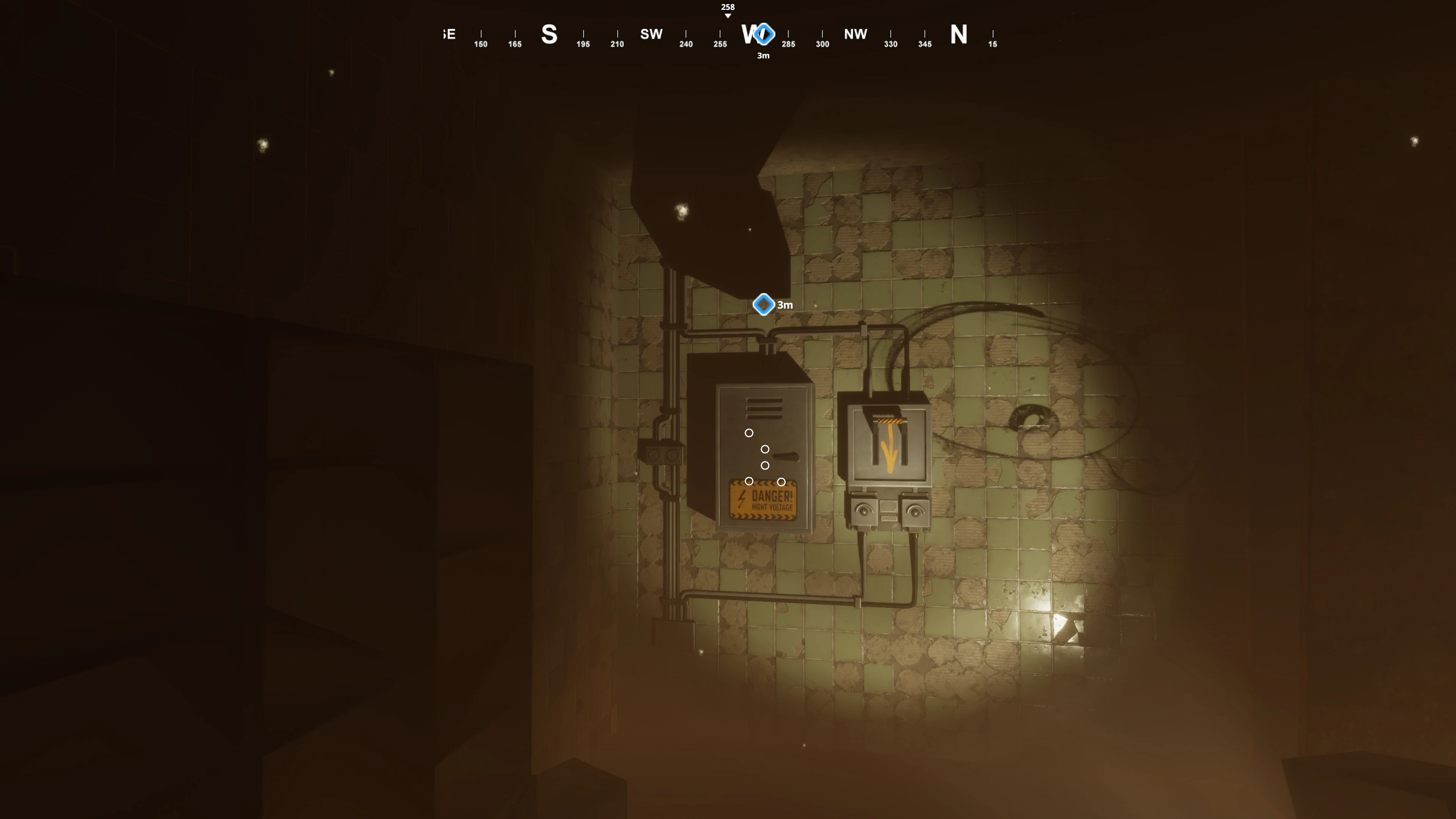Click the lightning bolt symbol on the warning sticker
This screenshot has height=819, width=1456.
coord(741,498)
